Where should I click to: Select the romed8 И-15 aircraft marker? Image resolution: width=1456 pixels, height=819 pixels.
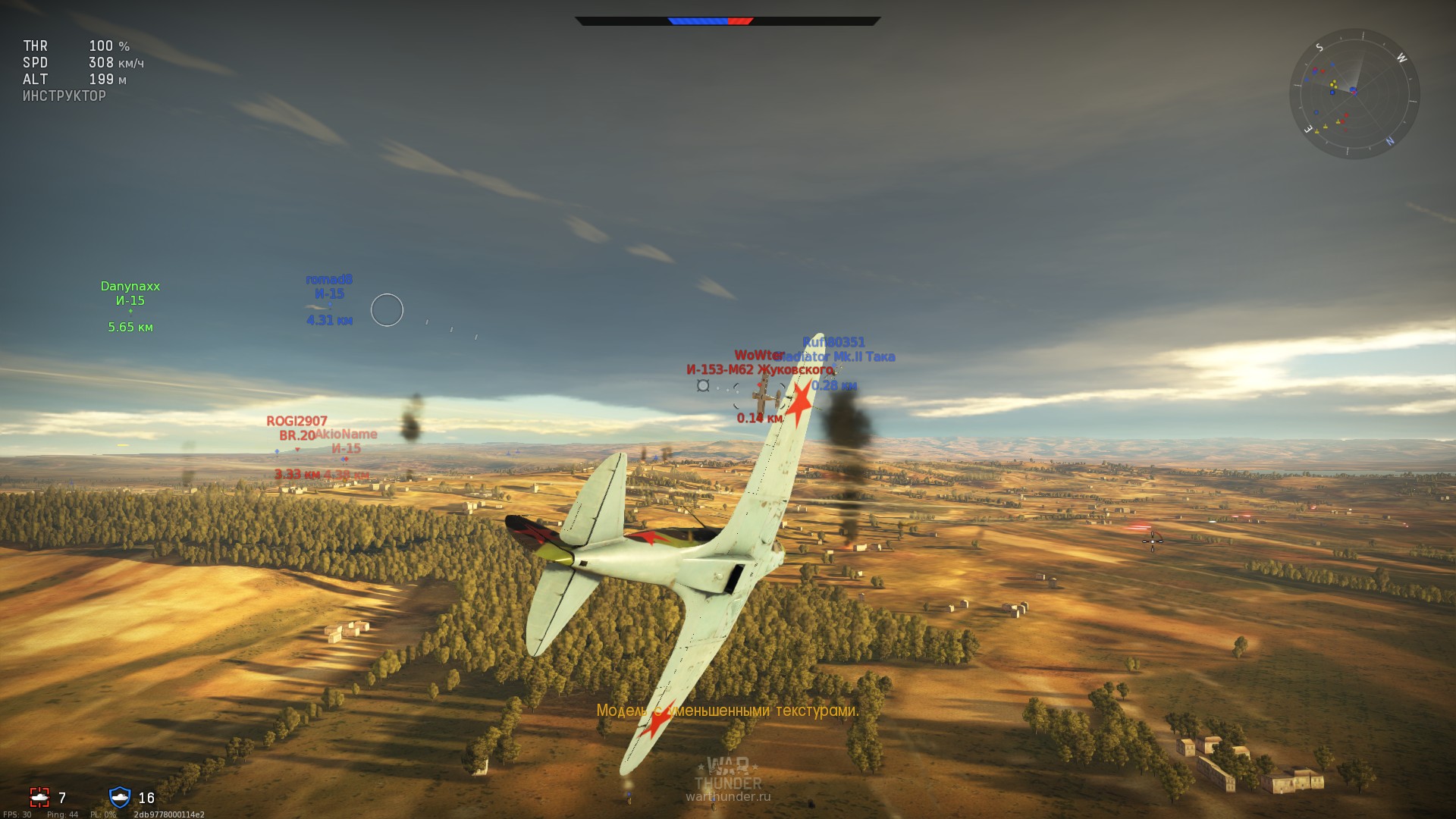pos(329,287)
